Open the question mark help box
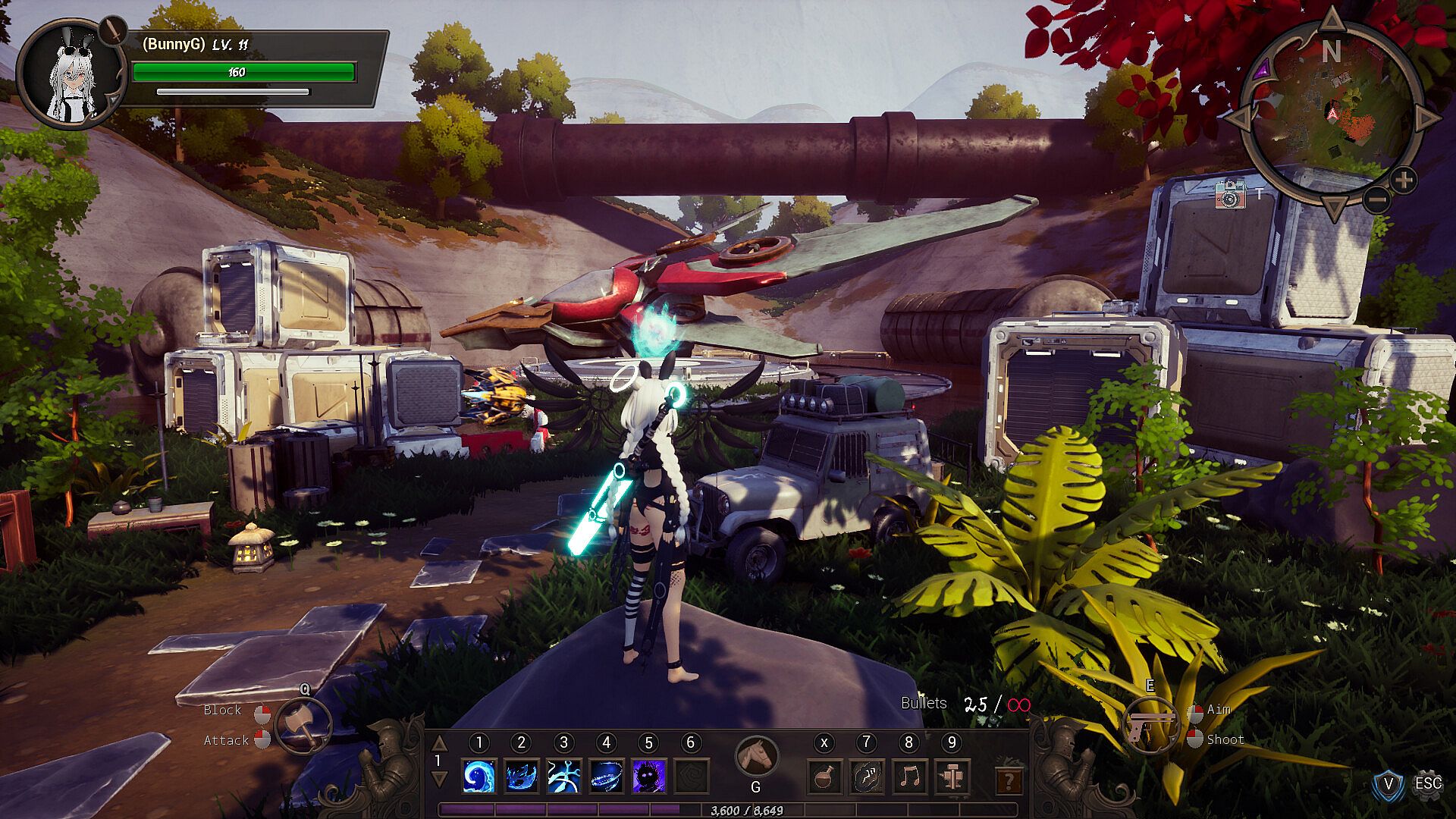 click(x=1008, y=780)
